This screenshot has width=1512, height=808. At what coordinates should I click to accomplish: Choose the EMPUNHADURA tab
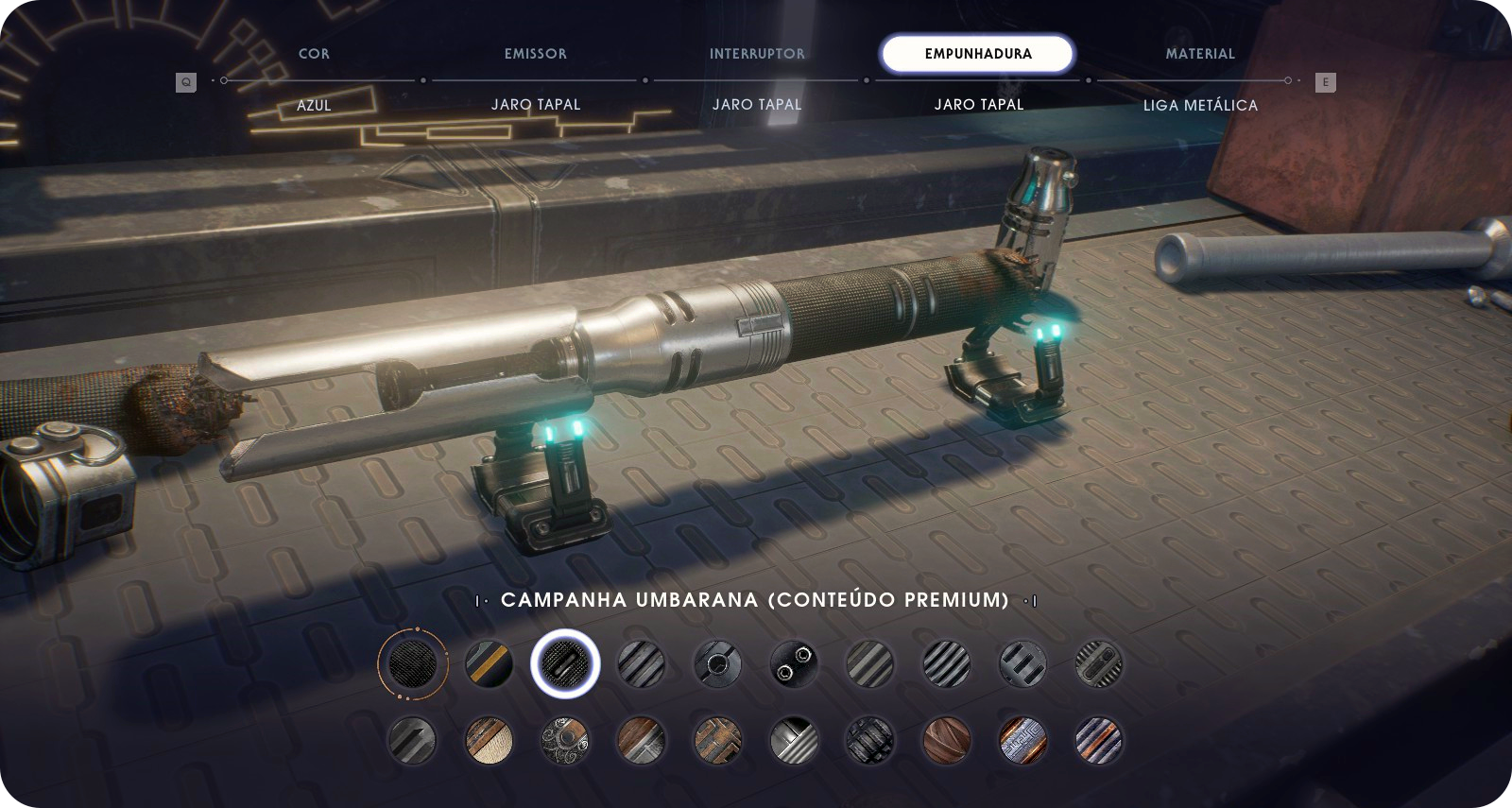pos(978,54)
